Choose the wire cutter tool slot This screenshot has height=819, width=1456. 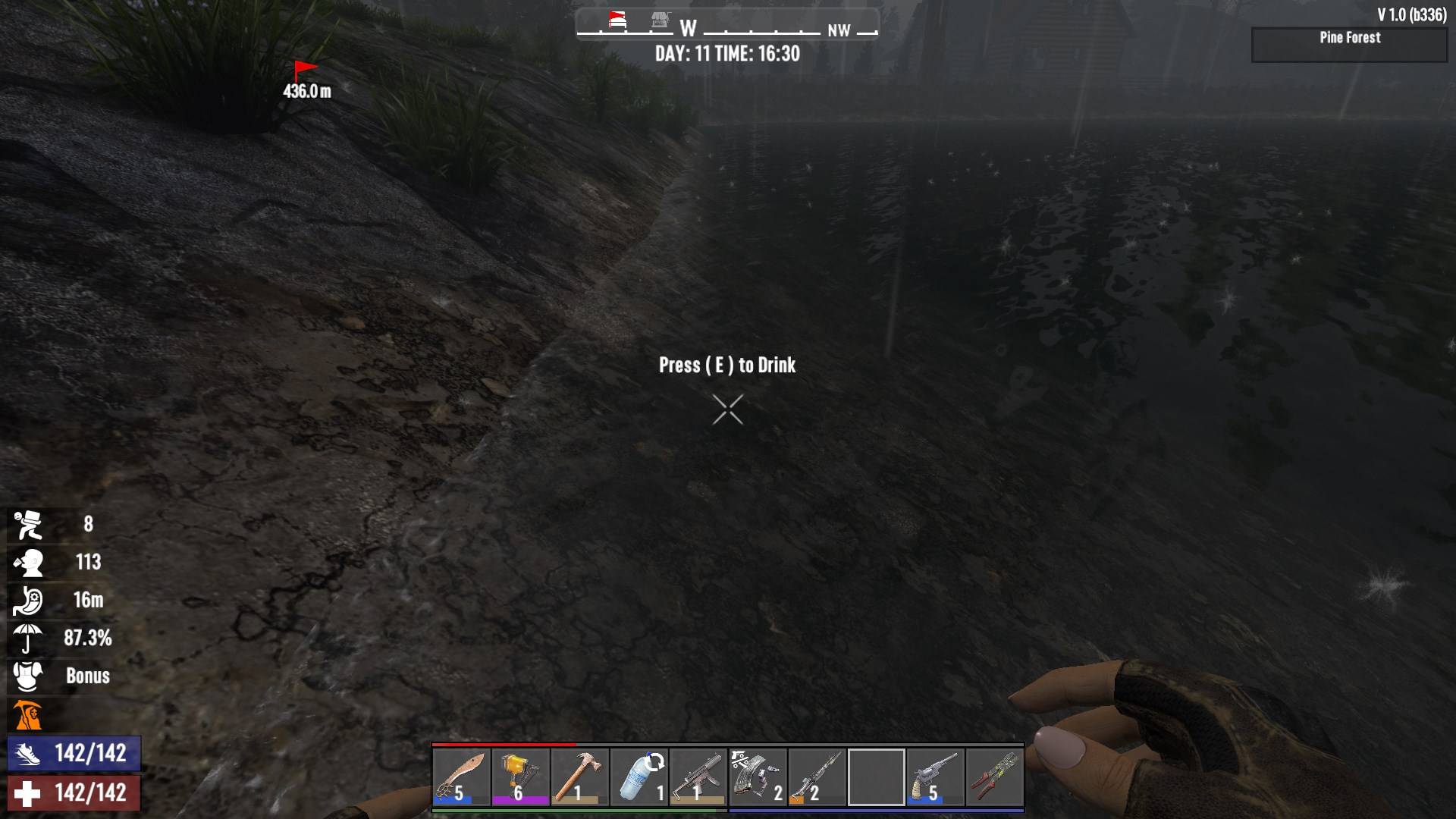point(993,777)
